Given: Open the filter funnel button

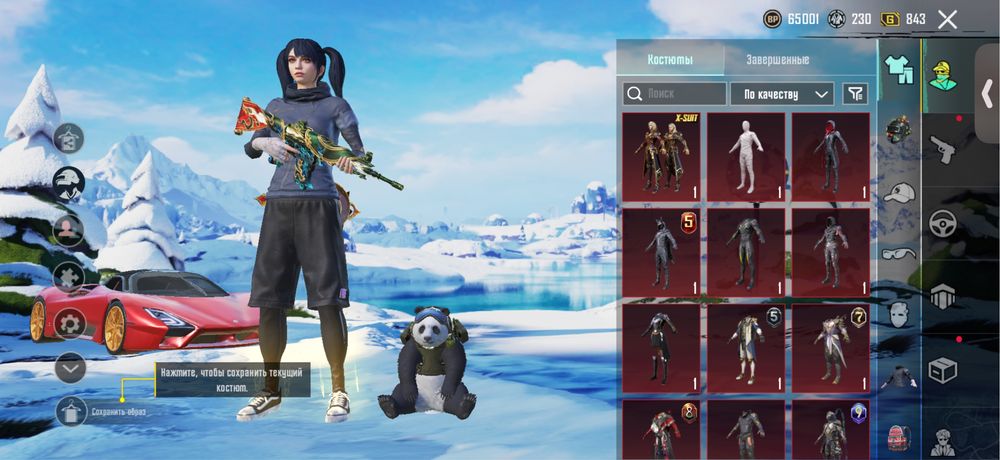Looking at the screenshot, I should click(855, 94).
